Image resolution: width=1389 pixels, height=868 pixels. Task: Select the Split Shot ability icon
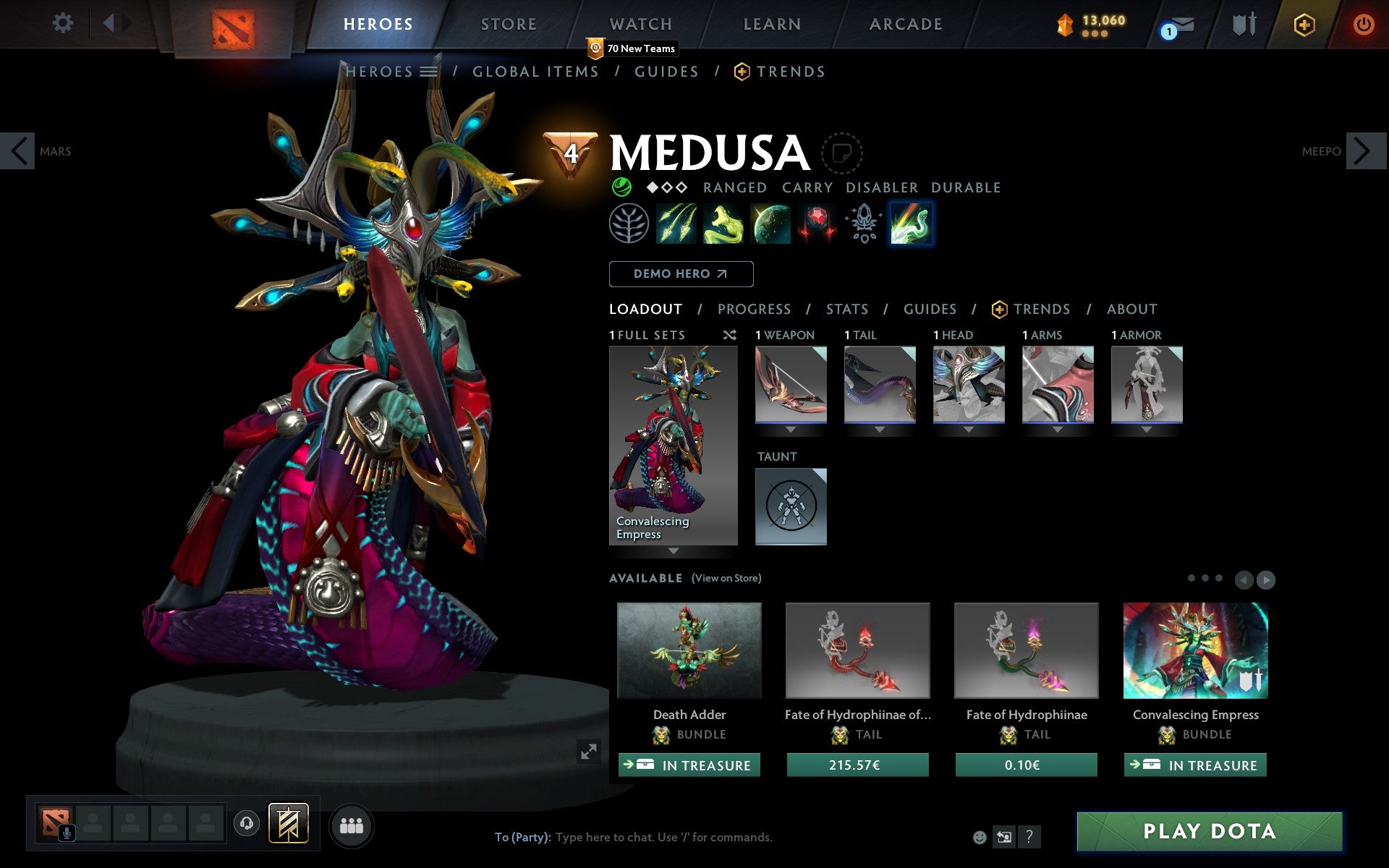click(677, 224)
